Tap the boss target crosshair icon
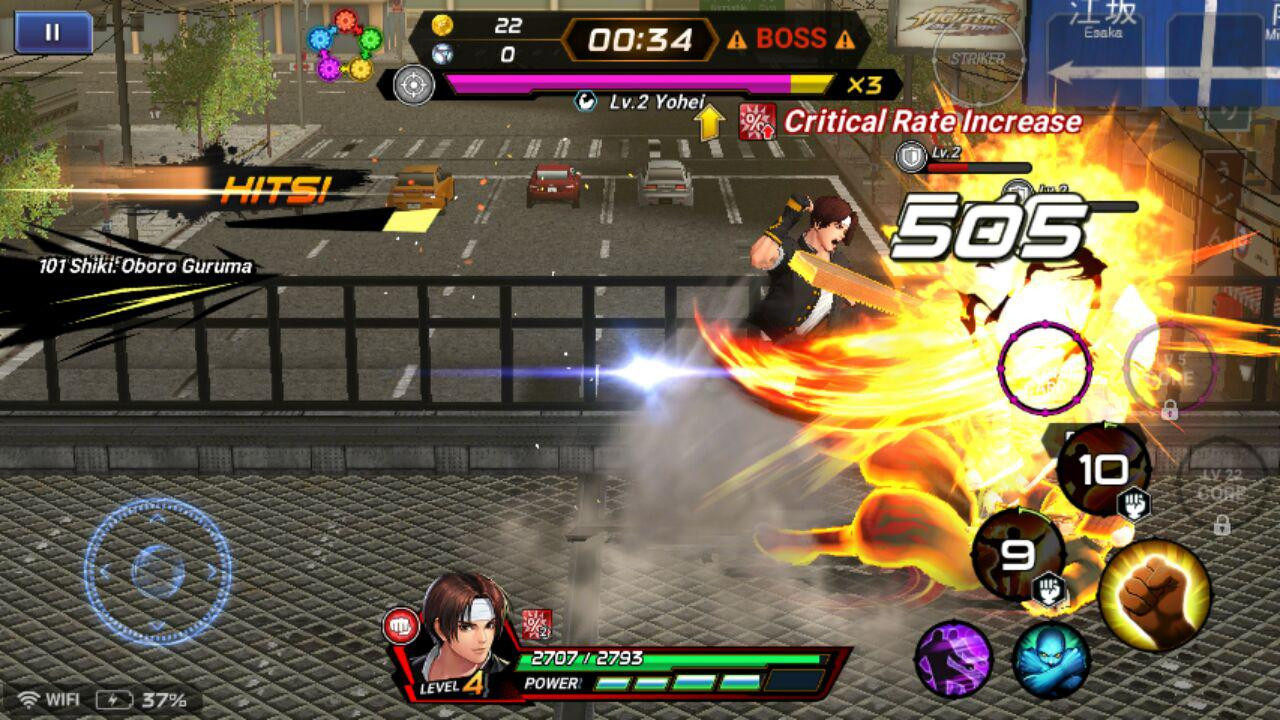The height and width of the screenshot is (720, 1280). click(x=414, y=84)
